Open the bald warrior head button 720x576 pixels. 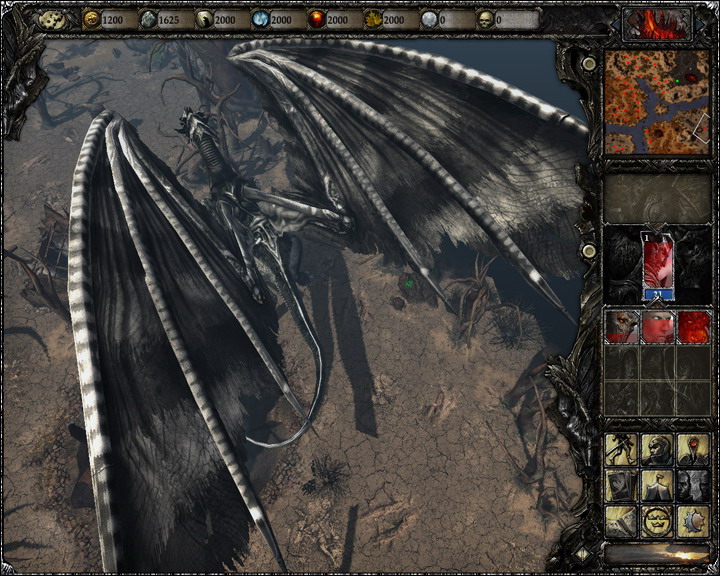pos(657,449)
